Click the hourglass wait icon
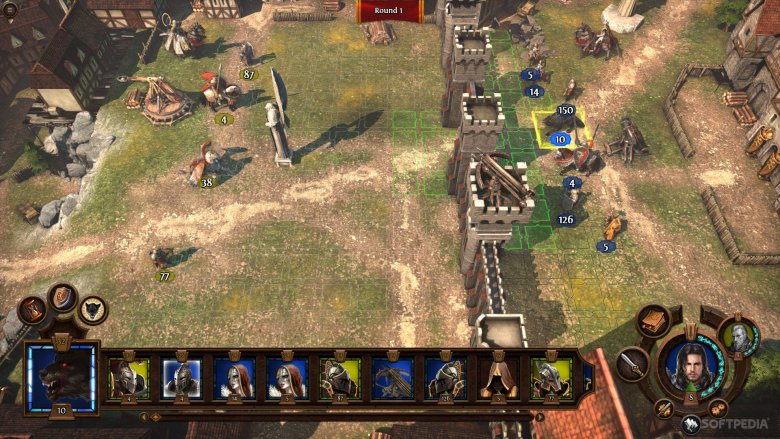Image resolution: width=780 pixels, height=439 pixels. click(x=32, y=309)
